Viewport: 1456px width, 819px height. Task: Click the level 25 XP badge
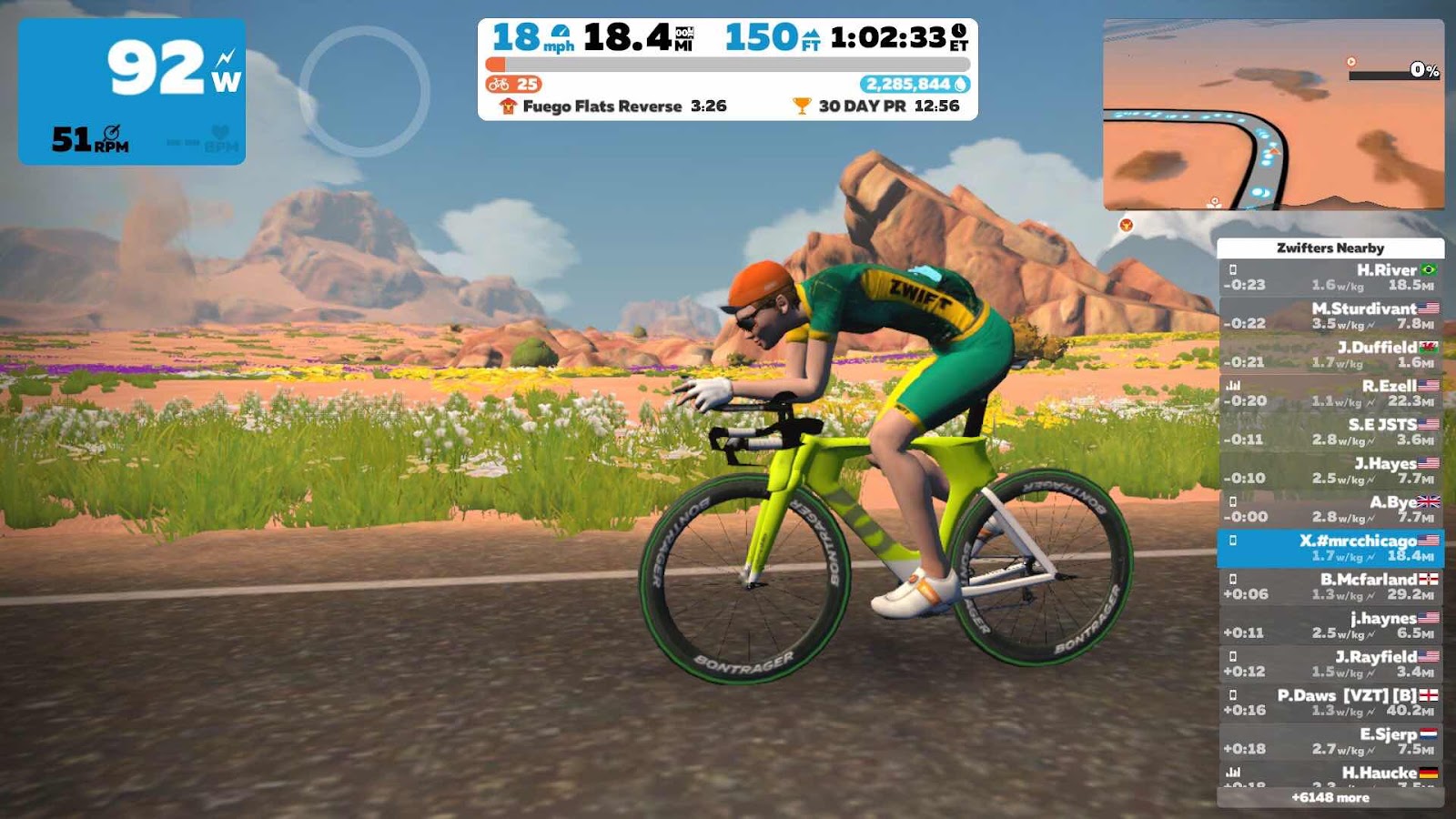pos(514,85)
